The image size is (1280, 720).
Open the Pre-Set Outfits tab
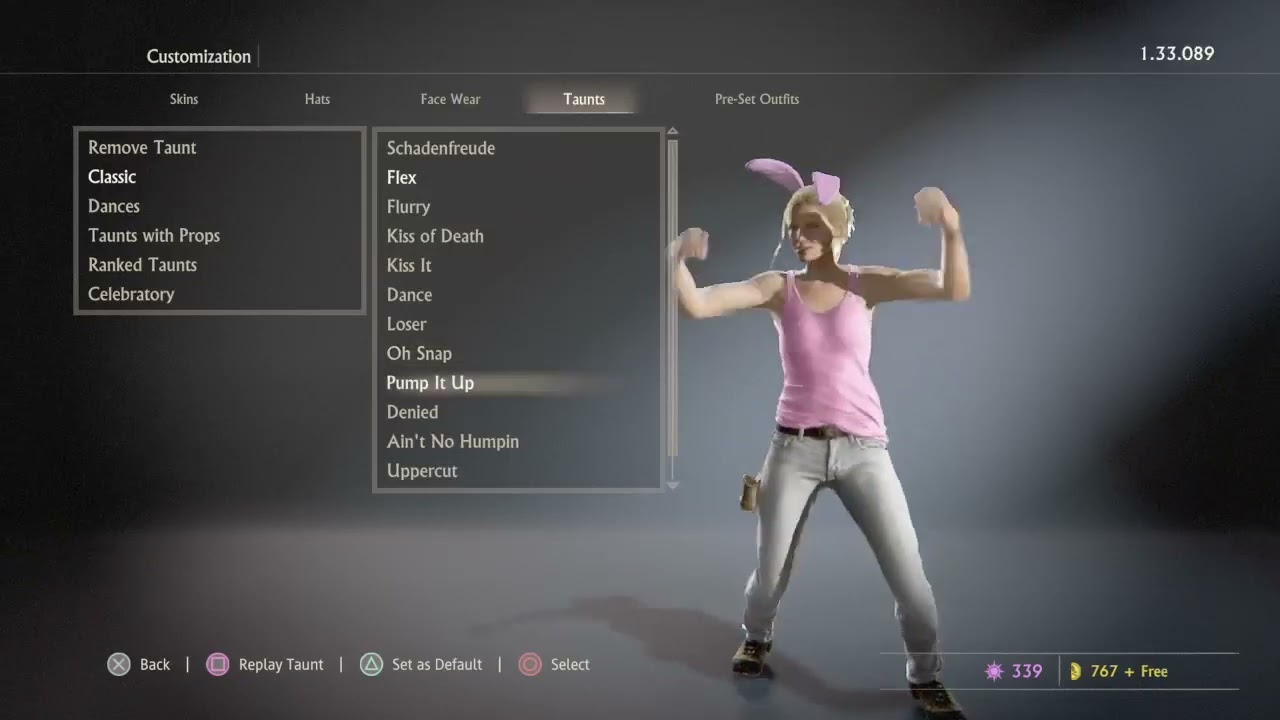pyautogui.click(x=756, y=99)
